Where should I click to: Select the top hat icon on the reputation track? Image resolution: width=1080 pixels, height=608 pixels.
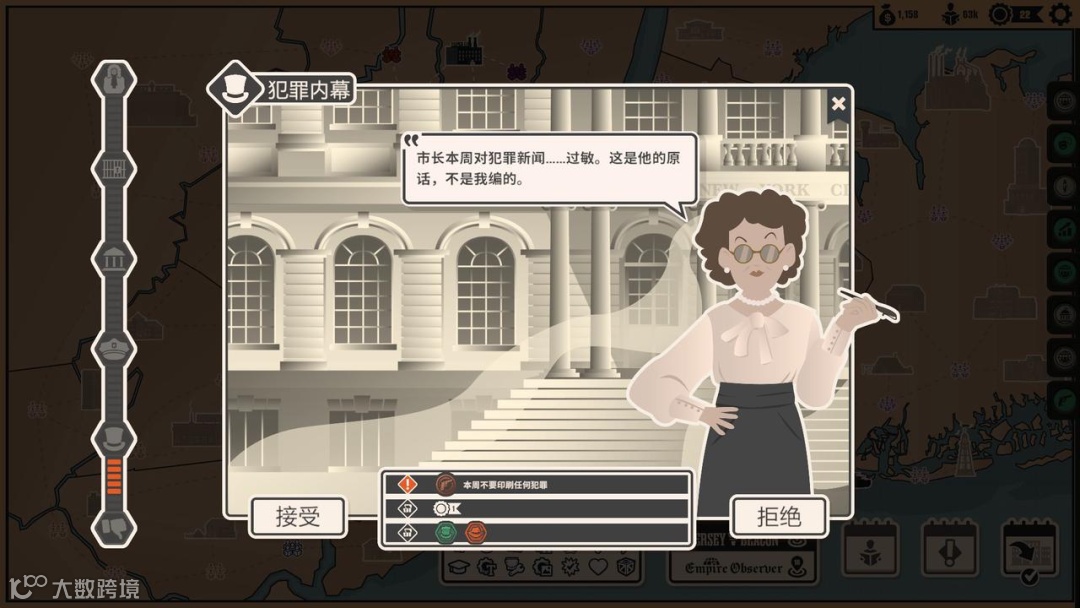click(x=113, y=438)
